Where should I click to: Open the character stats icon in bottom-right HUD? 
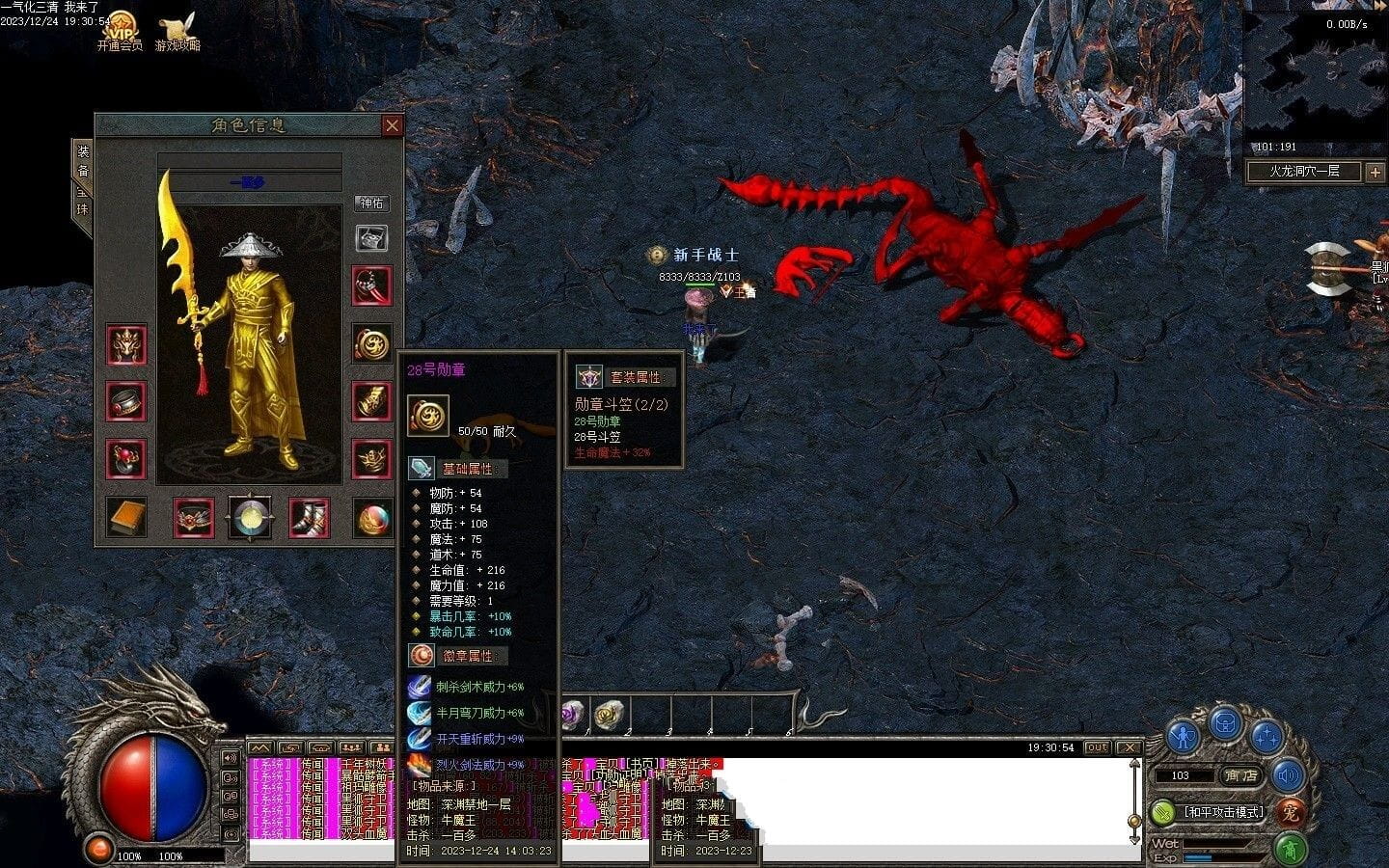pos(1183,735)
